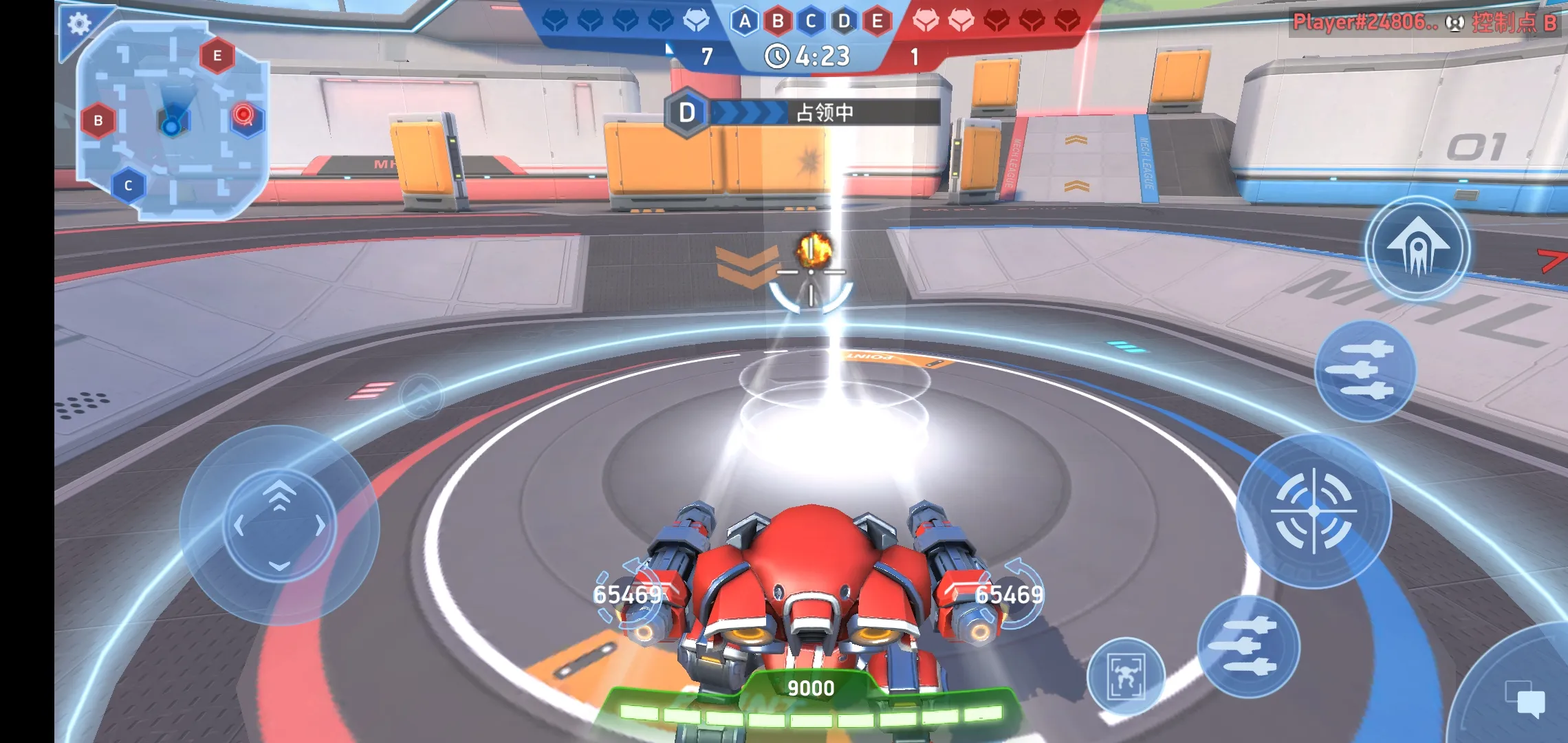The height and width of the screenshot is (743, 1568).
Task: Tap the mech swap button
Action: pos(1126,676)
